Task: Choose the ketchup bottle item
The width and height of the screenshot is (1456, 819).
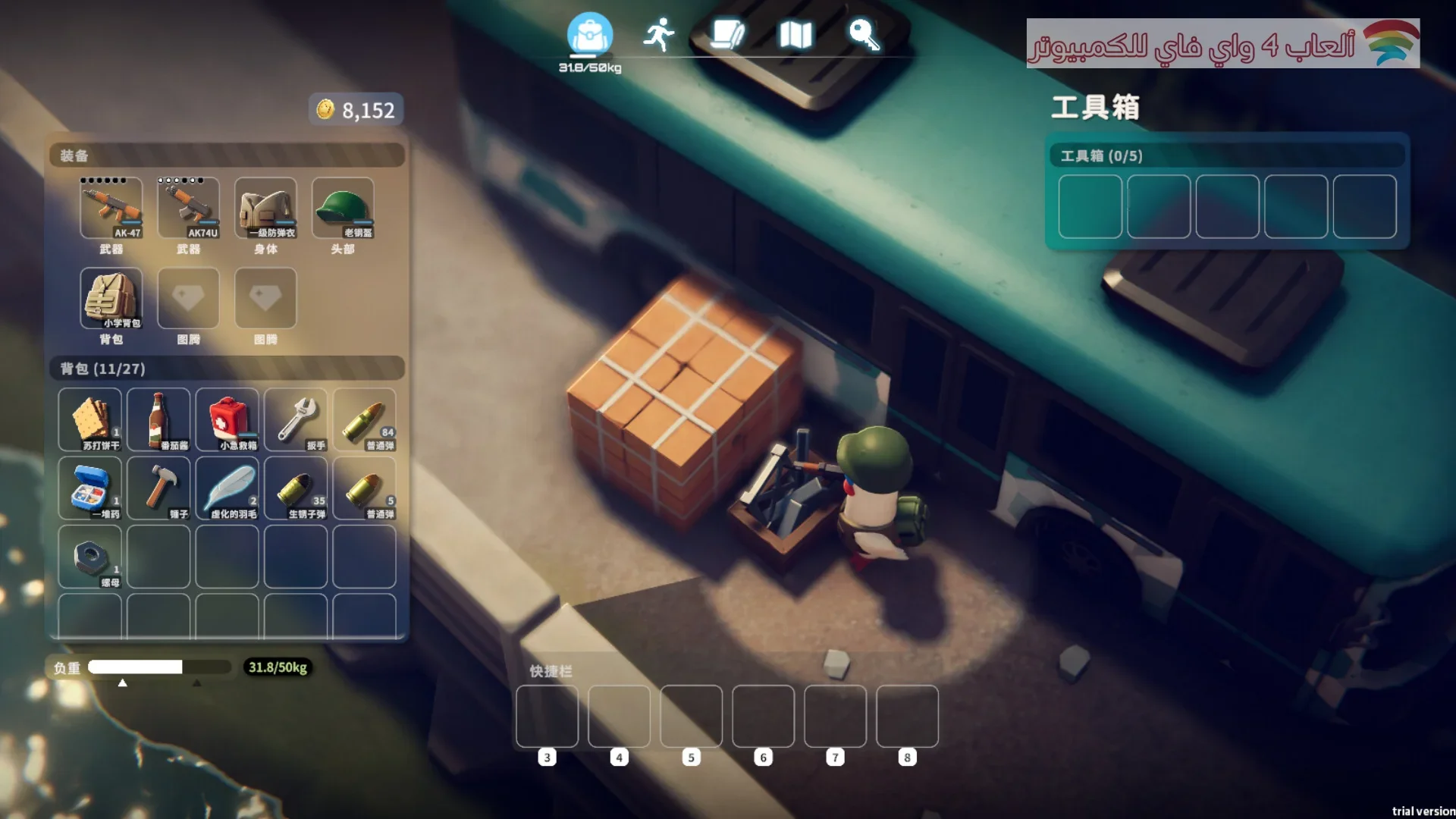Action: 158,420
